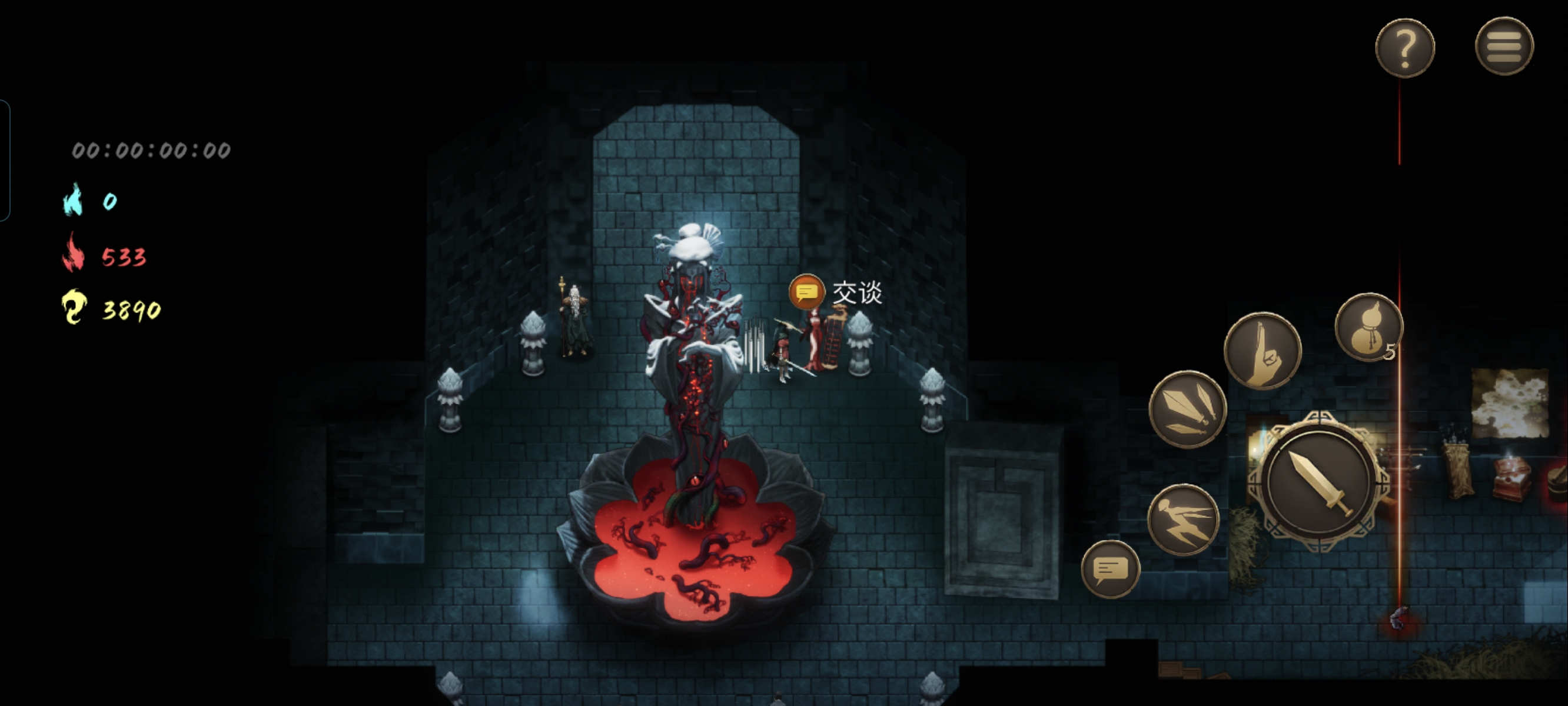Throw the flying daggers skill
Screen dimensions: 1568x706
[1187, 409]
